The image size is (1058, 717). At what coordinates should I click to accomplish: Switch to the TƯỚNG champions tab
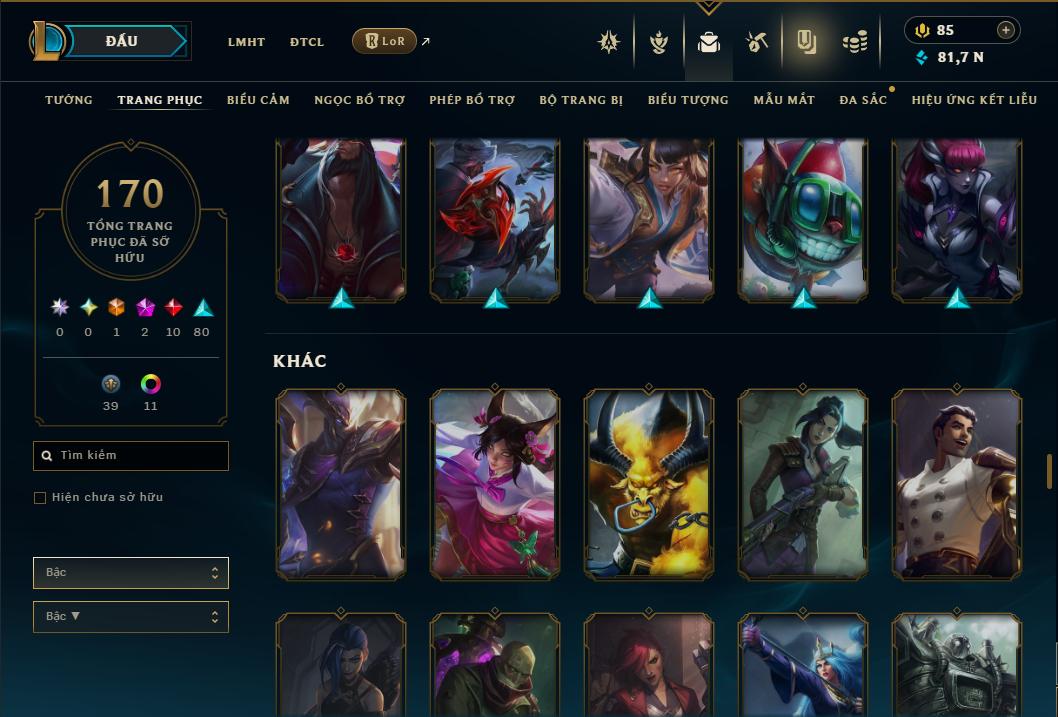tap(69, 100)
